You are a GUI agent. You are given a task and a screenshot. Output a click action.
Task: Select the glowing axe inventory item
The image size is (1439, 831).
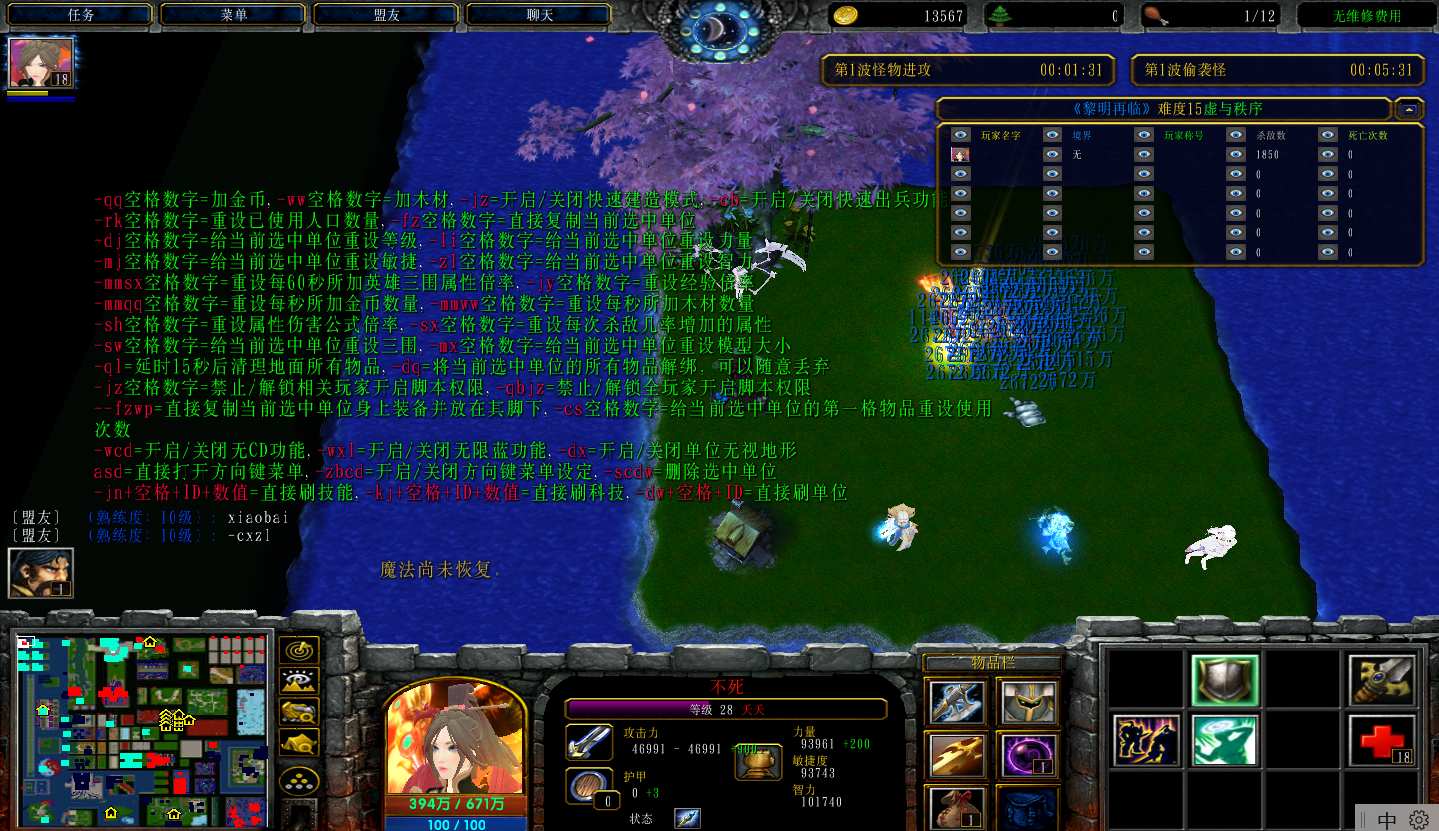click(957, 702)
